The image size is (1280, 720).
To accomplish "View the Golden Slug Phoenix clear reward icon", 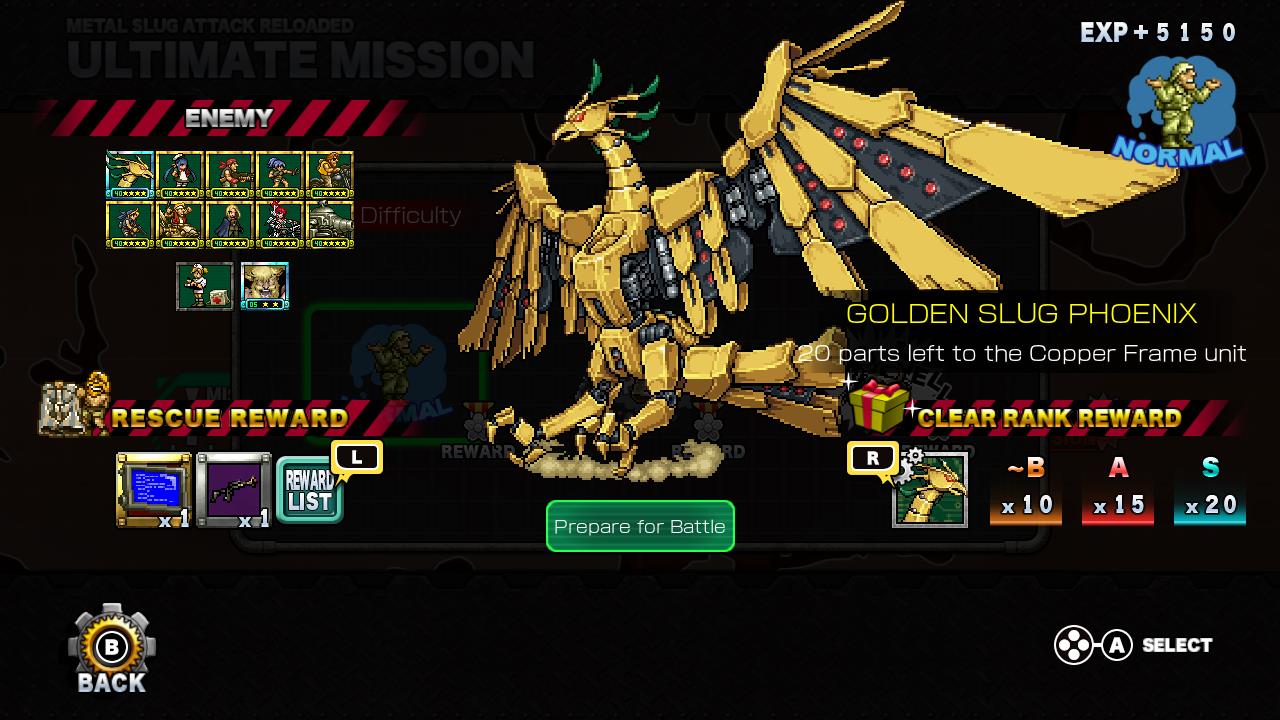I will [x=930, y=490].
